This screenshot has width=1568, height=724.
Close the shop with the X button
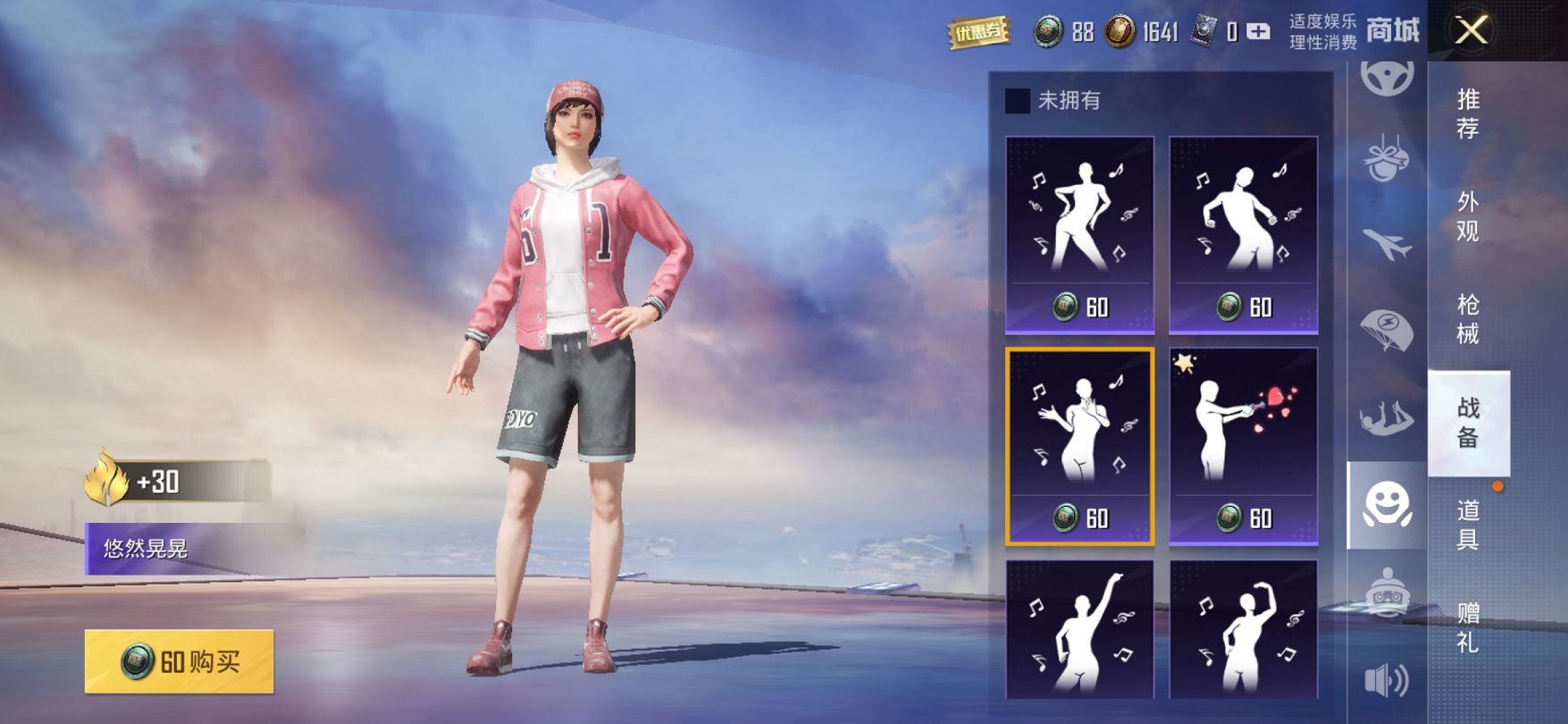pos(1472,31)
